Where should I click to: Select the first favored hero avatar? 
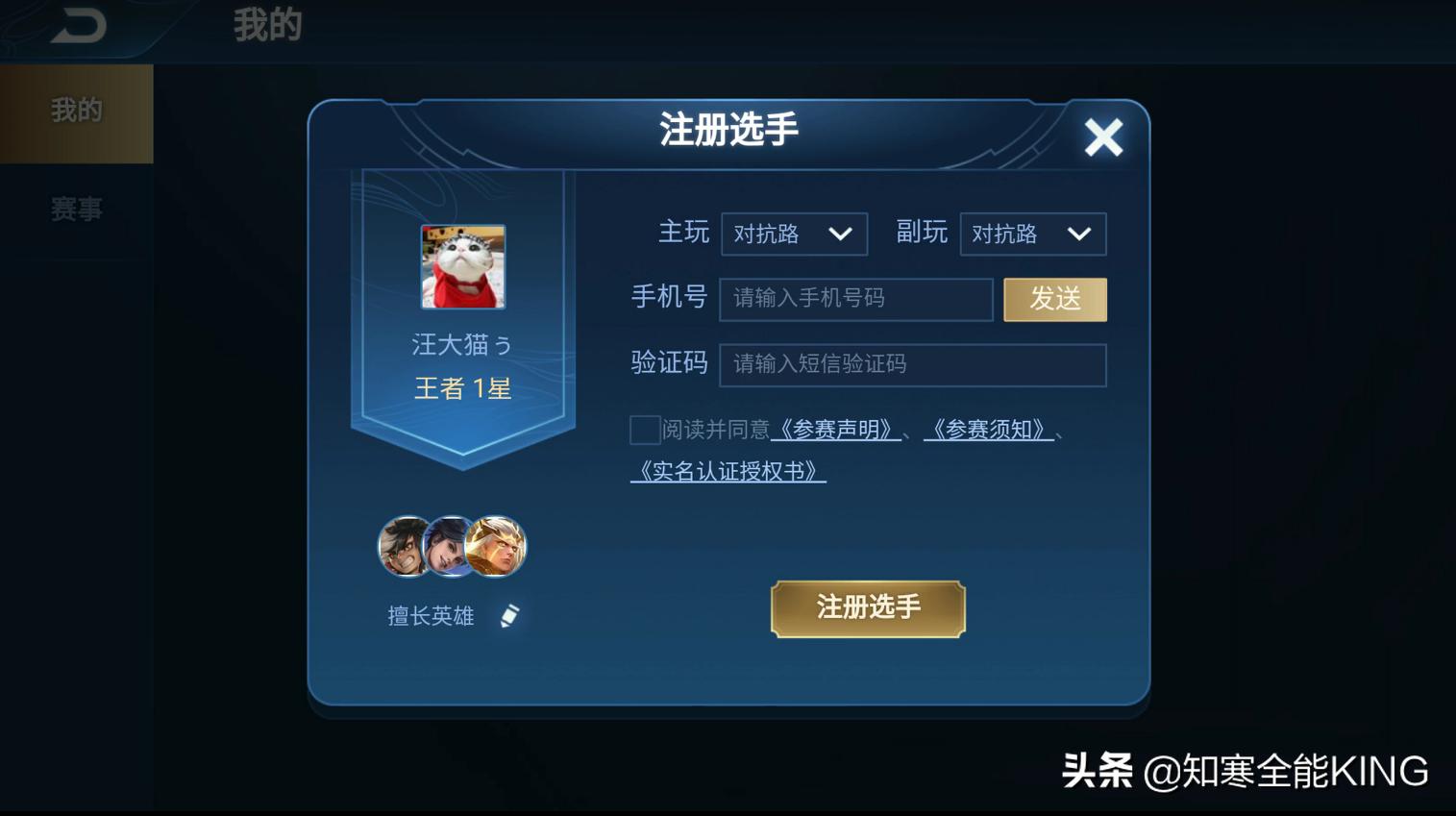pos(405,546)
